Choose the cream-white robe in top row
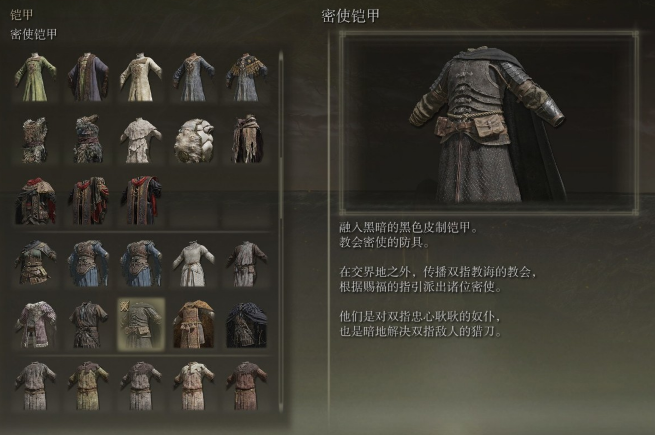 tap(141, 76)
